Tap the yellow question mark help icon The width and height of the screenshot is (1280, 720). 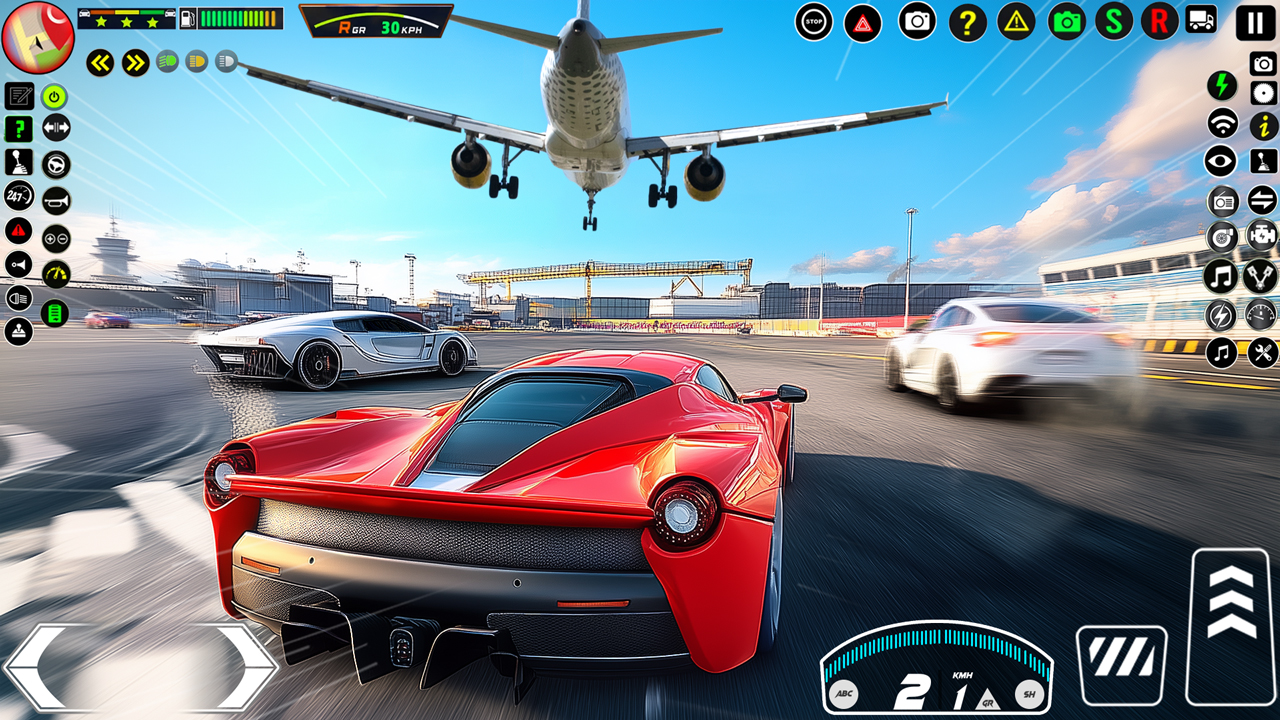tap(966, 22)
